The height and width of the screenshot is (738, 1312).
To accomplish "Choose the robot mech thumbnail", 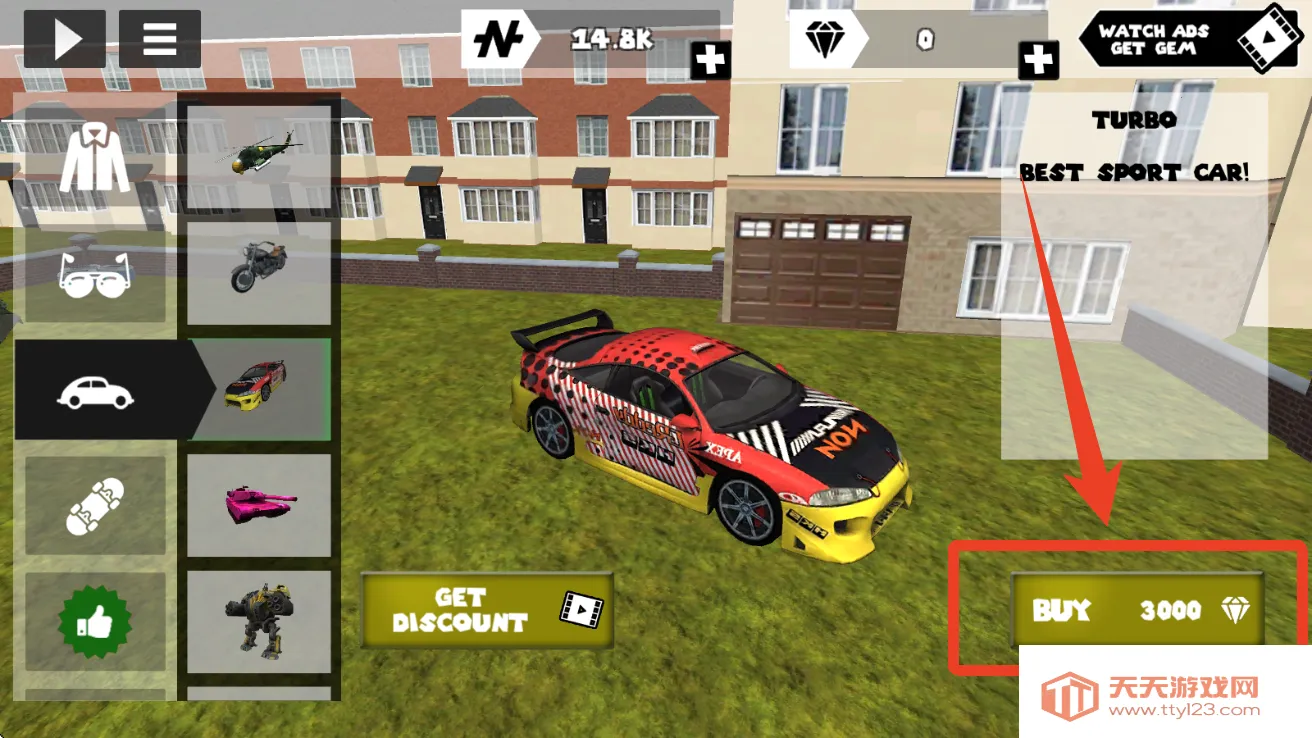I will click(259, 620).
